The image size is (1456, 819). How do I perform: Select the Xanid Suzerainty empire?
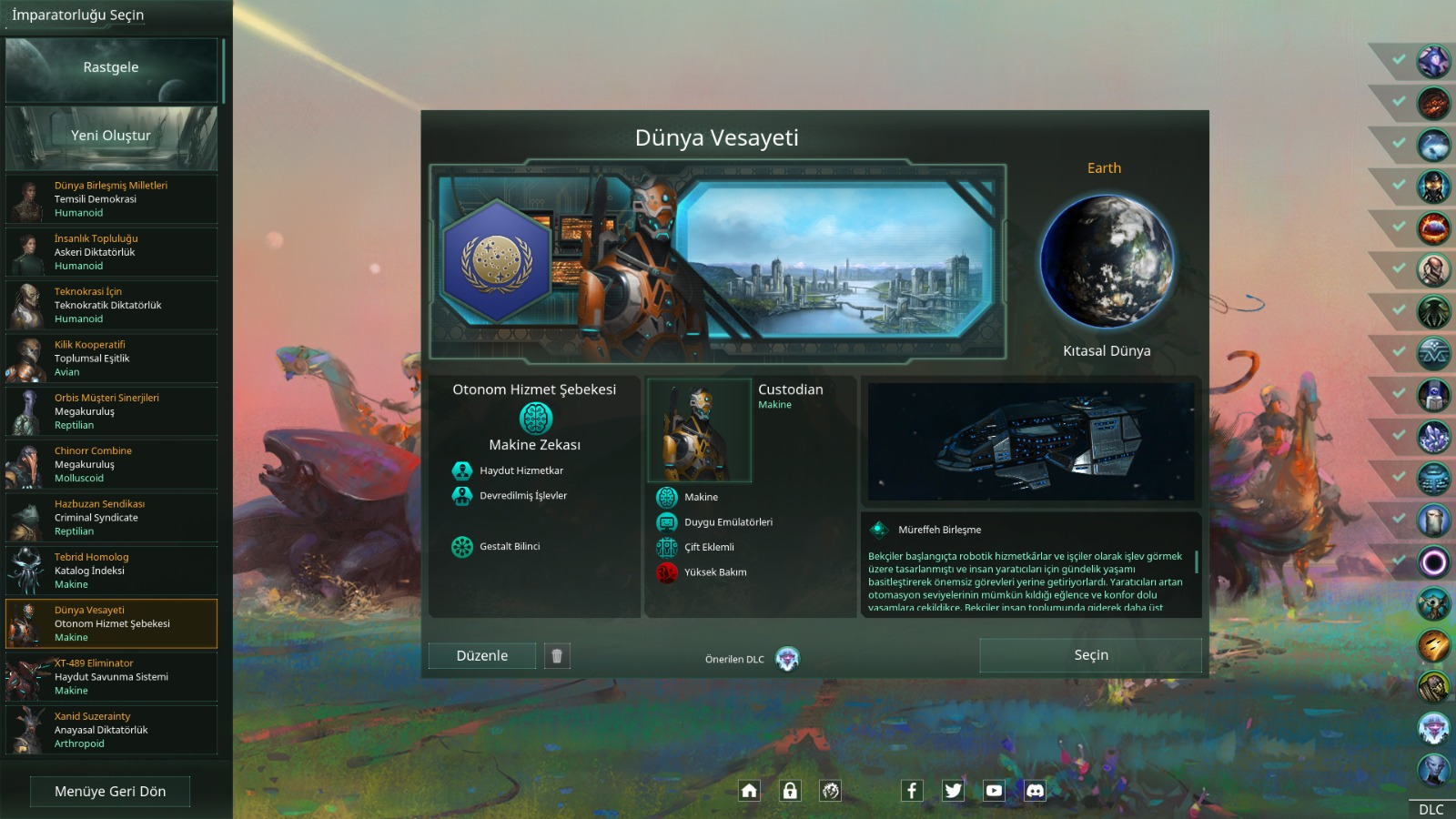click(x=111, y=730)
